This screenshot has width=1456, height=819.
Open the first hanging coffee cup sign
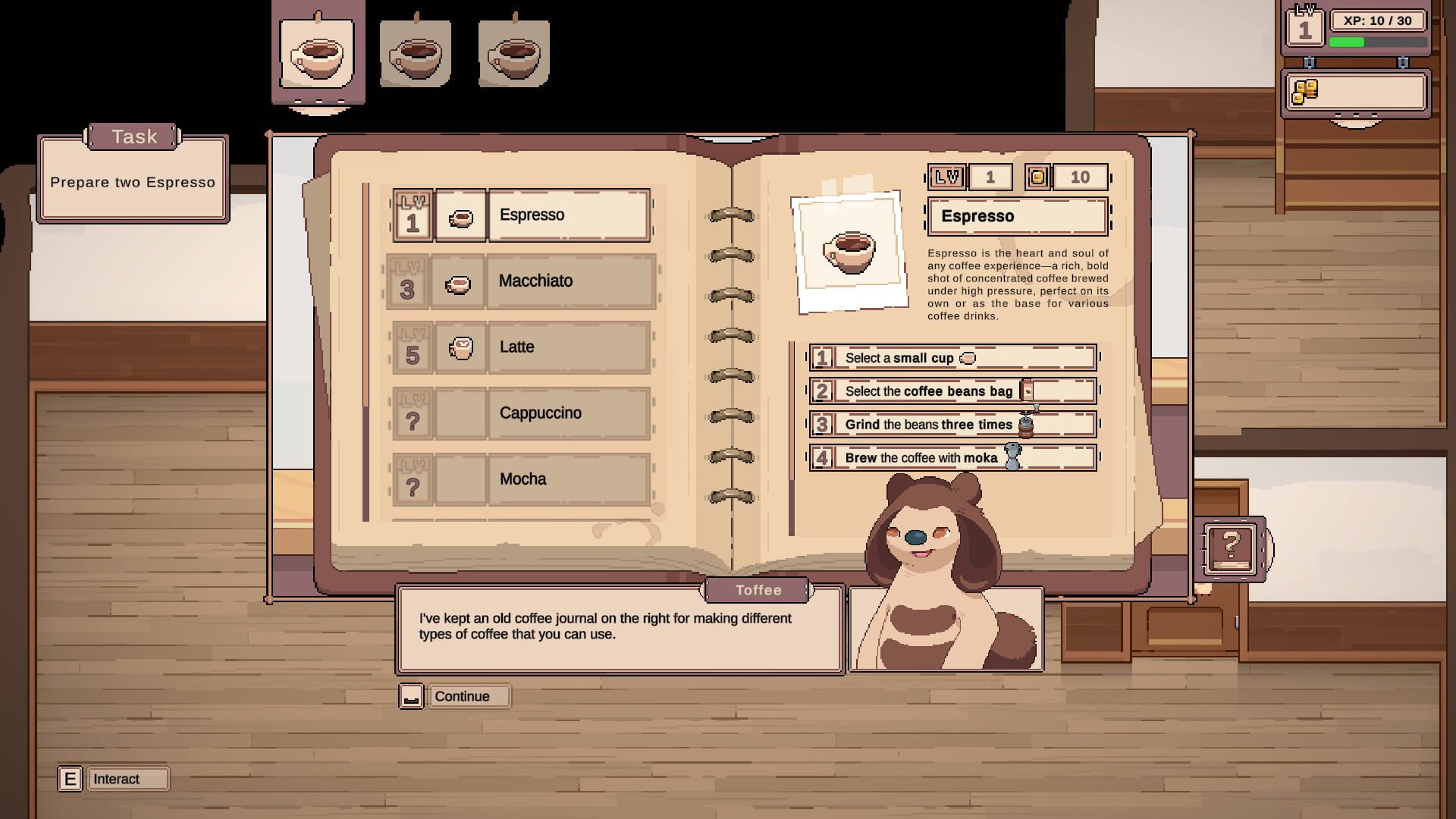[x=318, y=53]
